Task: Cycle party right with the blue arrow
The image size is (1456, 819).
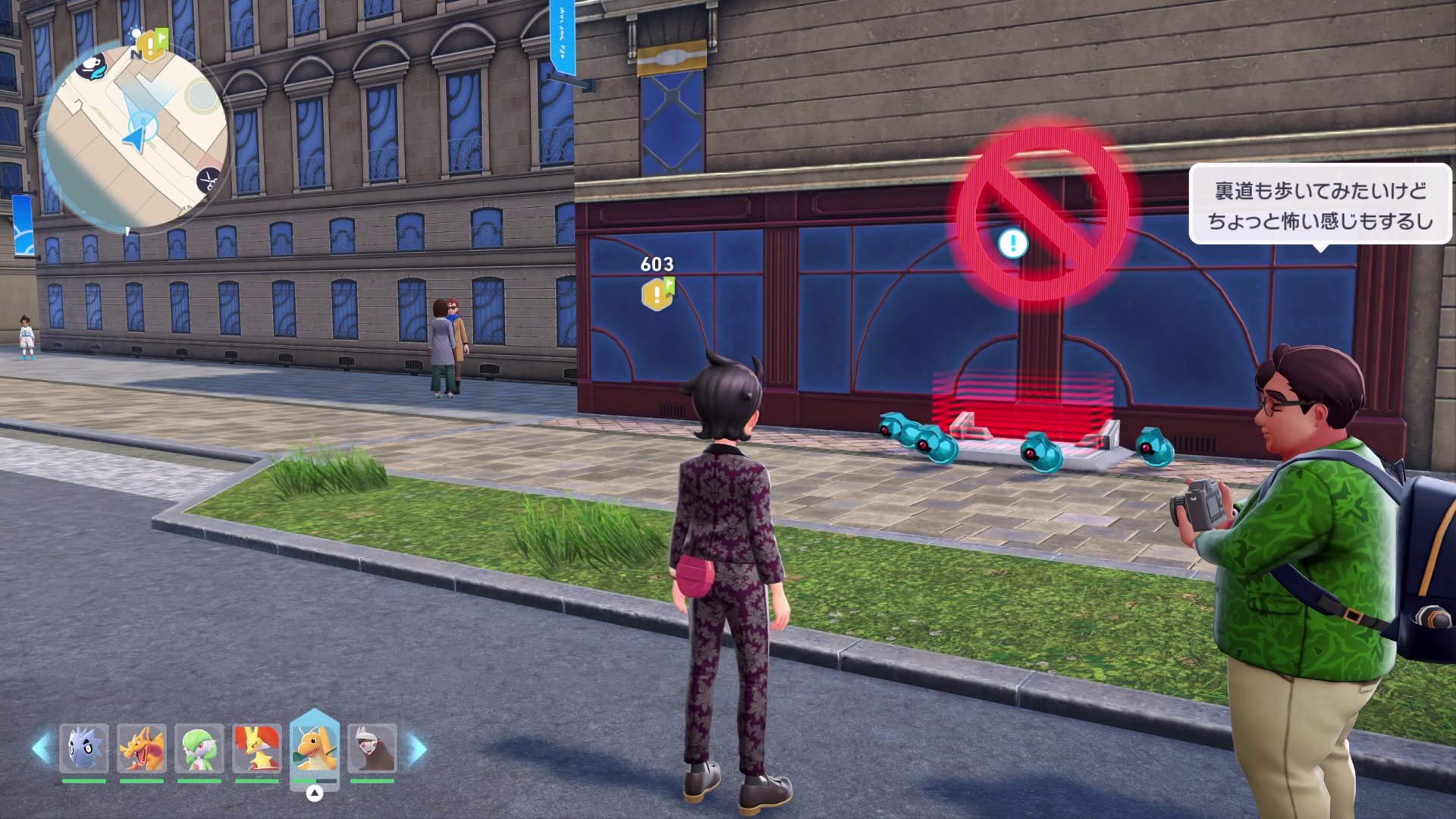Action: tap(416, 748)
